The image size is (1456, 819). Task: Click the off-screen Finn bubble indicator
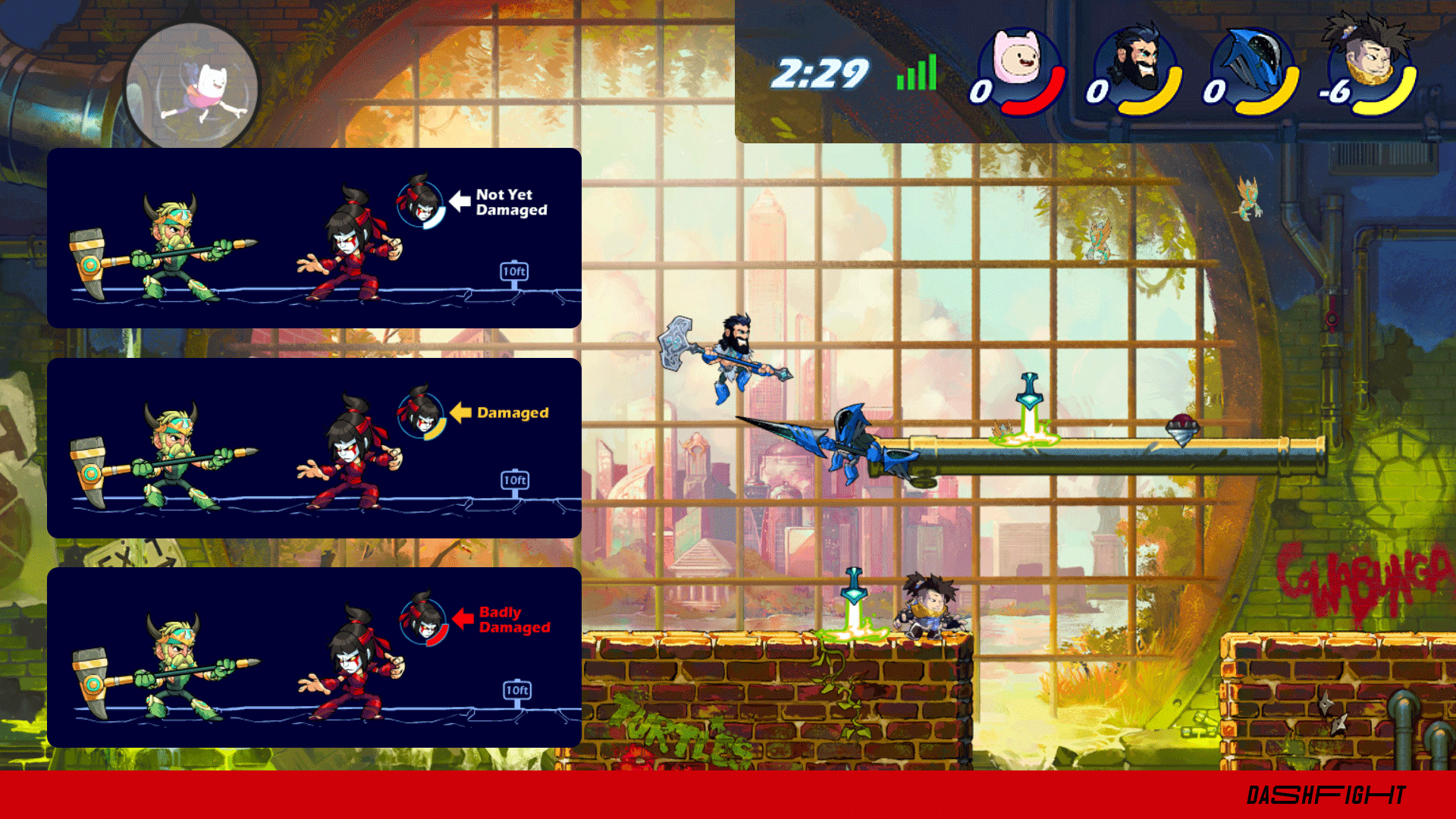tap(193, 87)
